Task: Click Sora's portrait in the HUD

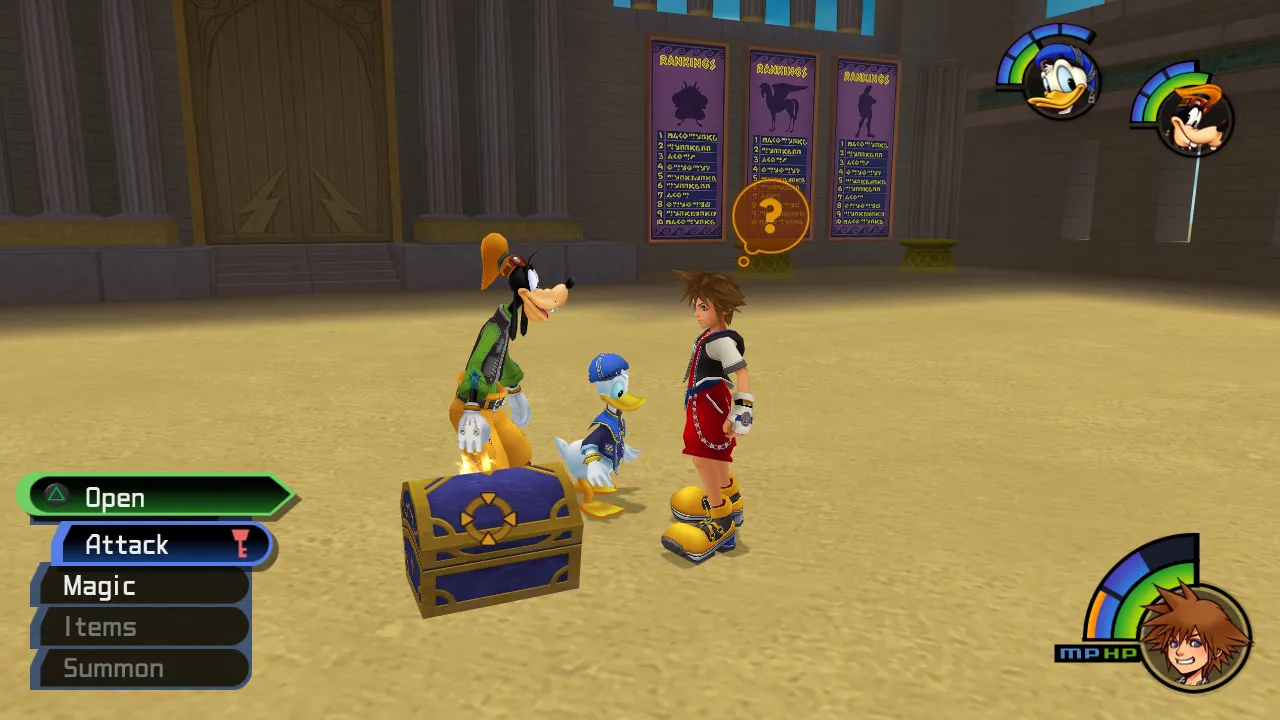Action: (x=1194, y=636)
